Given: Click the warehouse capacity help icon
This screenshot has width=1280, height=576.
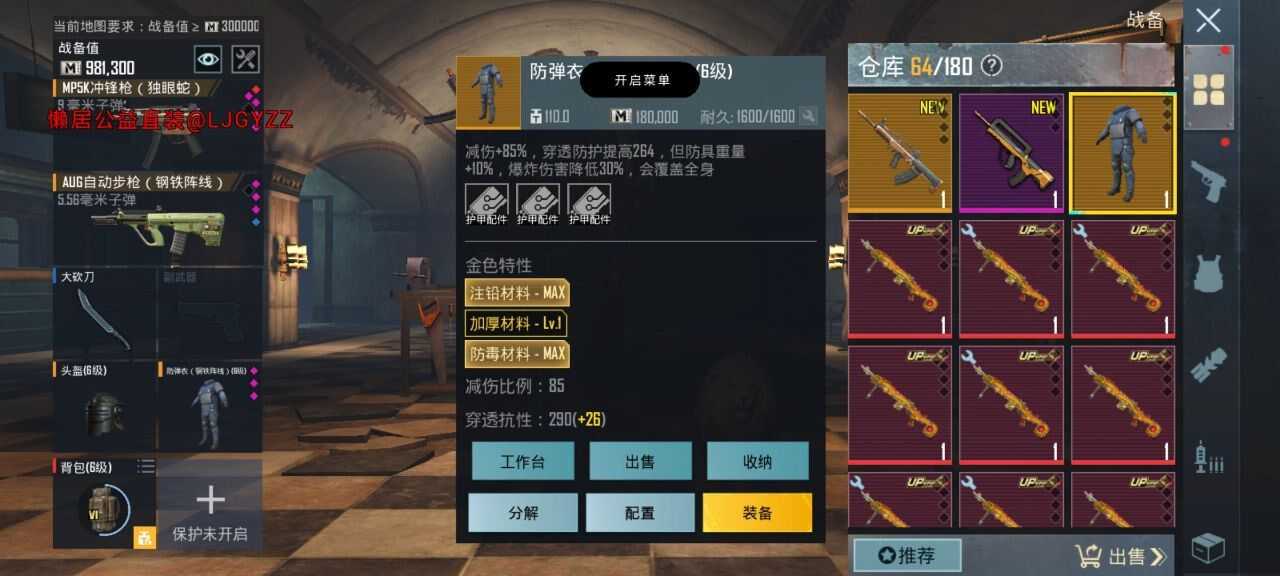Looking at the screenshot, I should pyautogui.click(x=991, y=66).
